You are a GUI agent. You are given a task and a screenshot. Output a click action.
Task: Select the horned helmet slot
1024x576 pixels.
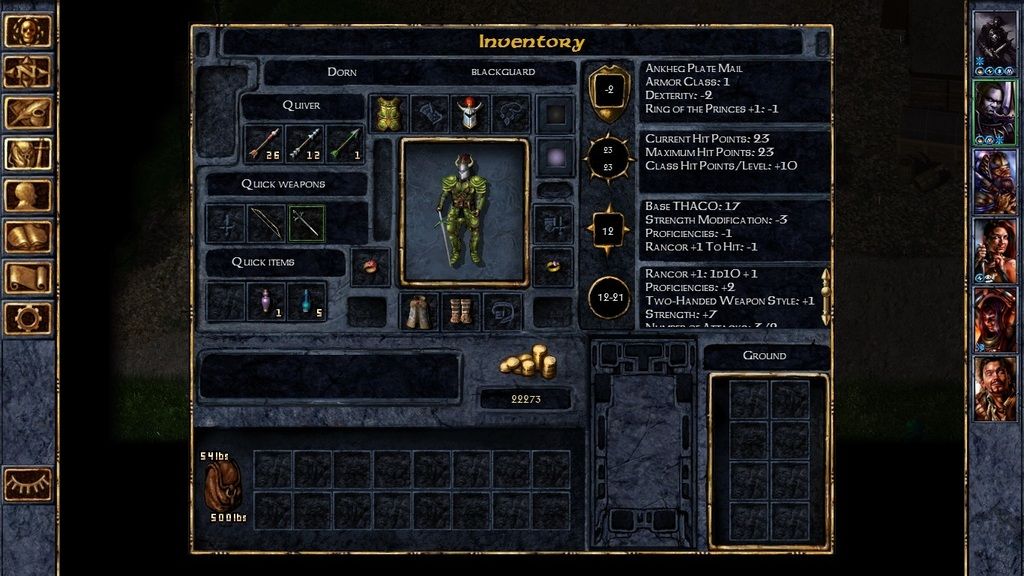tap(469, 114)
